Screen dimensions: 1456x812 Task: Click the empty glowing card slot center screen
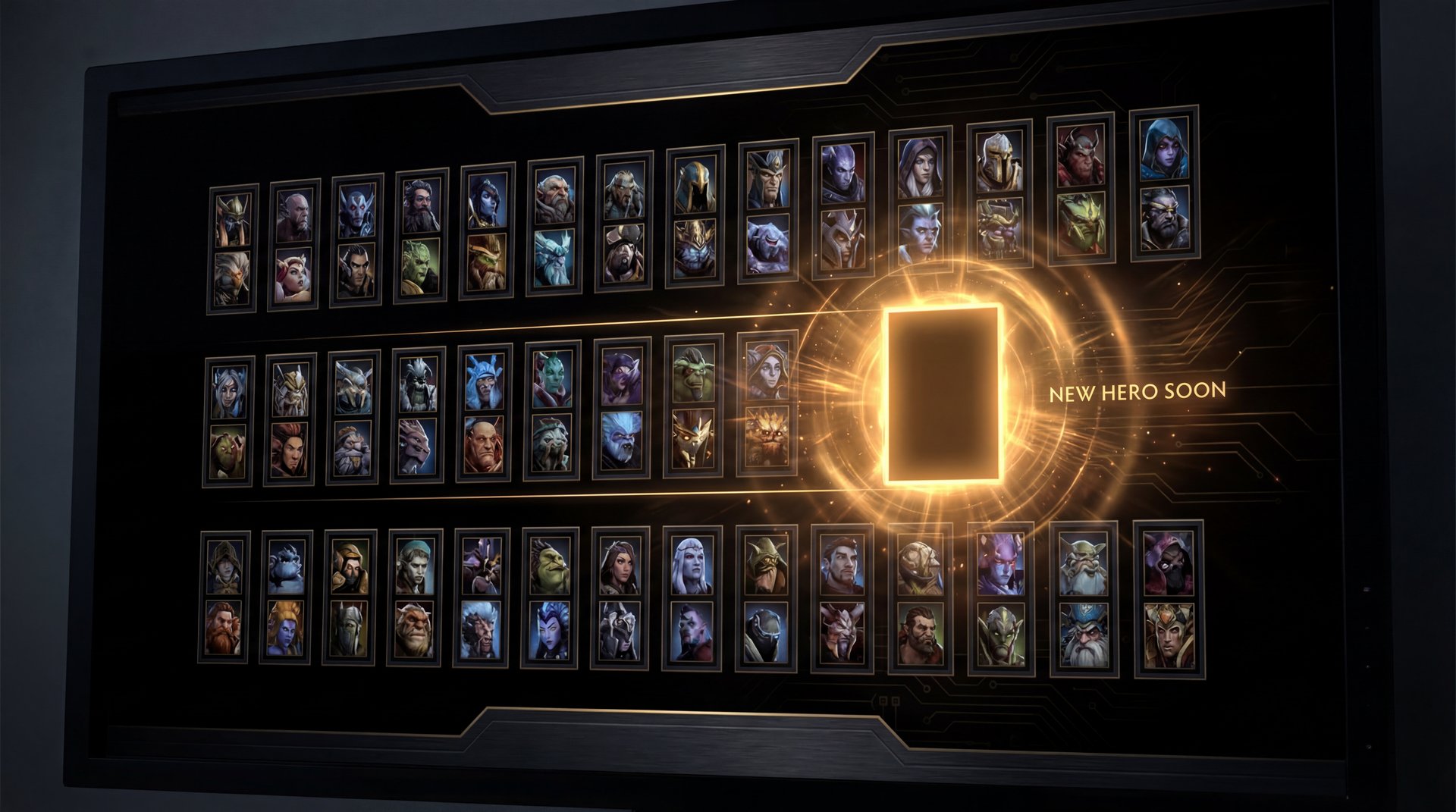[943, 394]
